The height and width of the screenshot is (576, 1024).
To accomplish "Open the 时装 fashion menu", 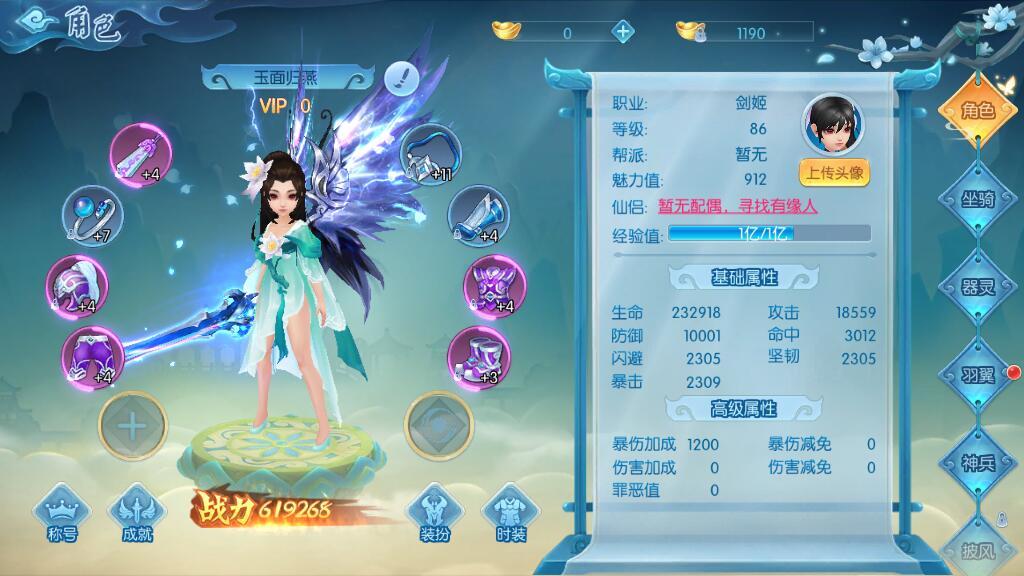I will pyautogui.click(x=510, y=517).
